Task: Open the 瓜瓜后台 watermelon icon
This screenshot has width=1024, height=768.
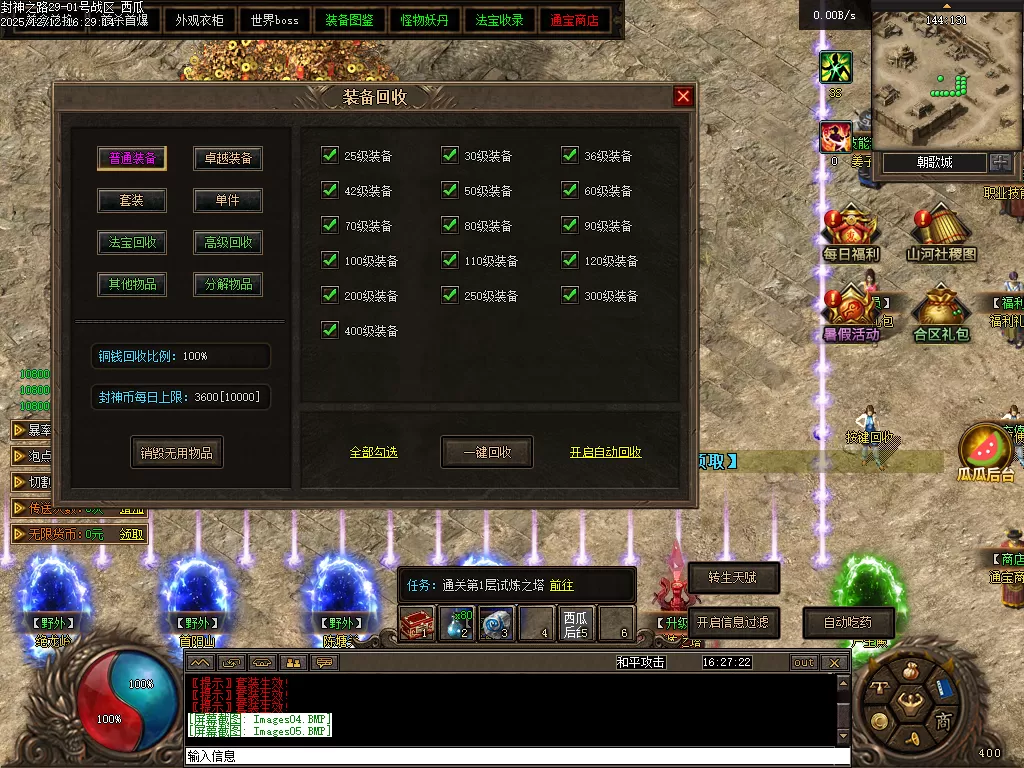Action: (x=986, y=450)
